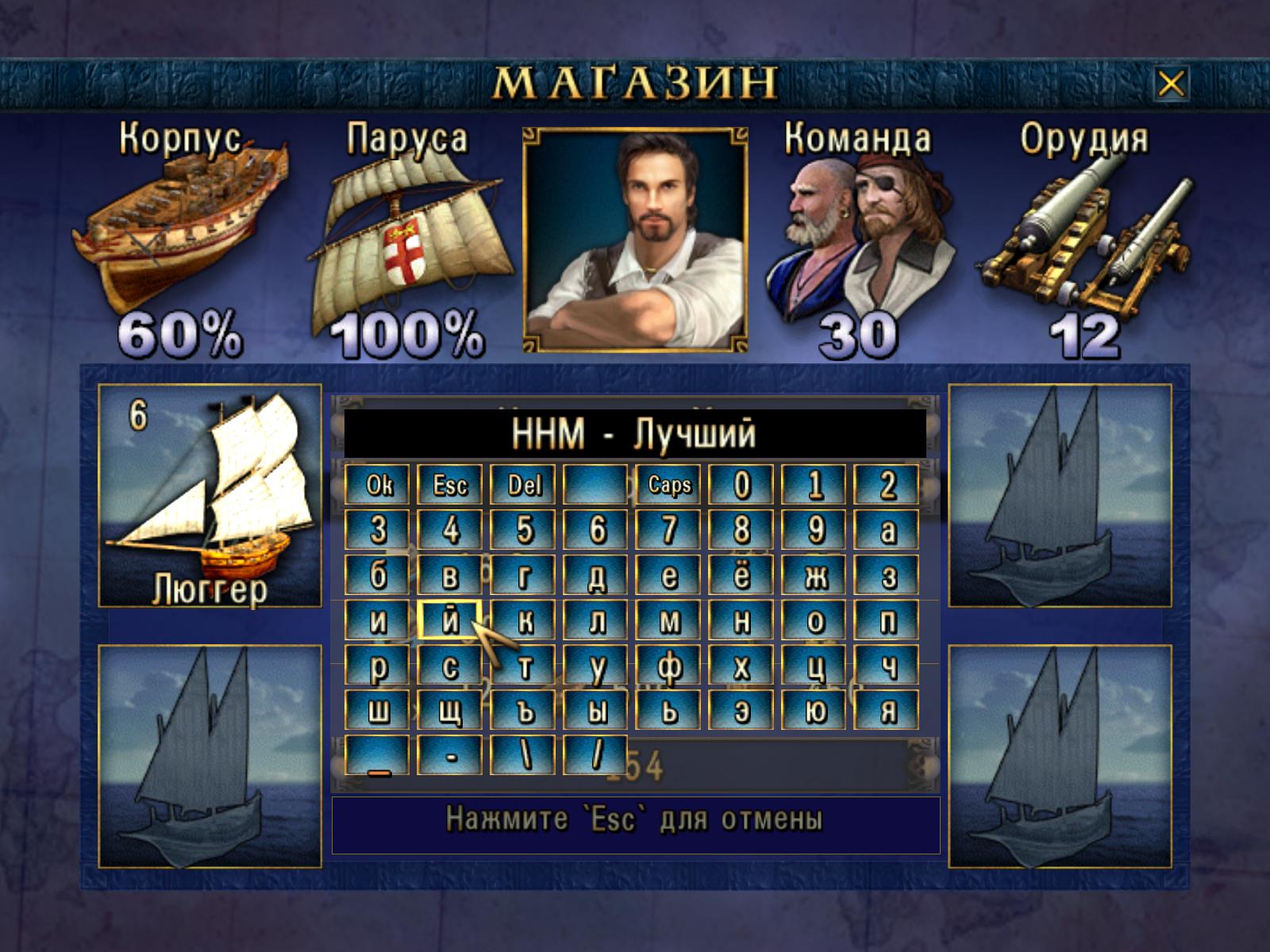Insert a hyphen with the dash key

450,755
